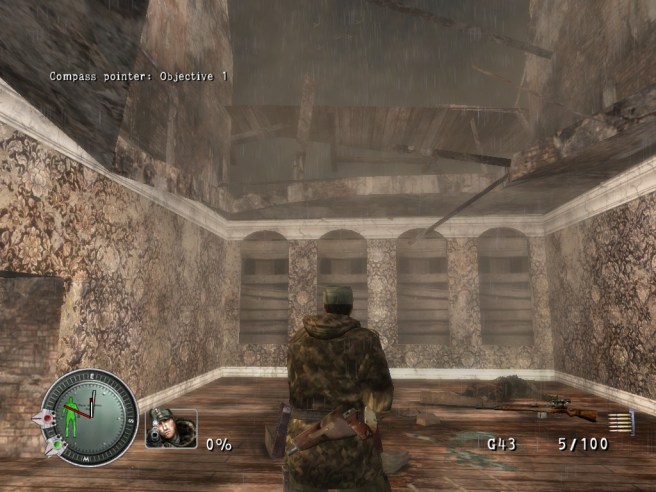This screenshot has height=492, width=656.
Task: Select the sniper soldier portrait icon
Action: point(171,427)
